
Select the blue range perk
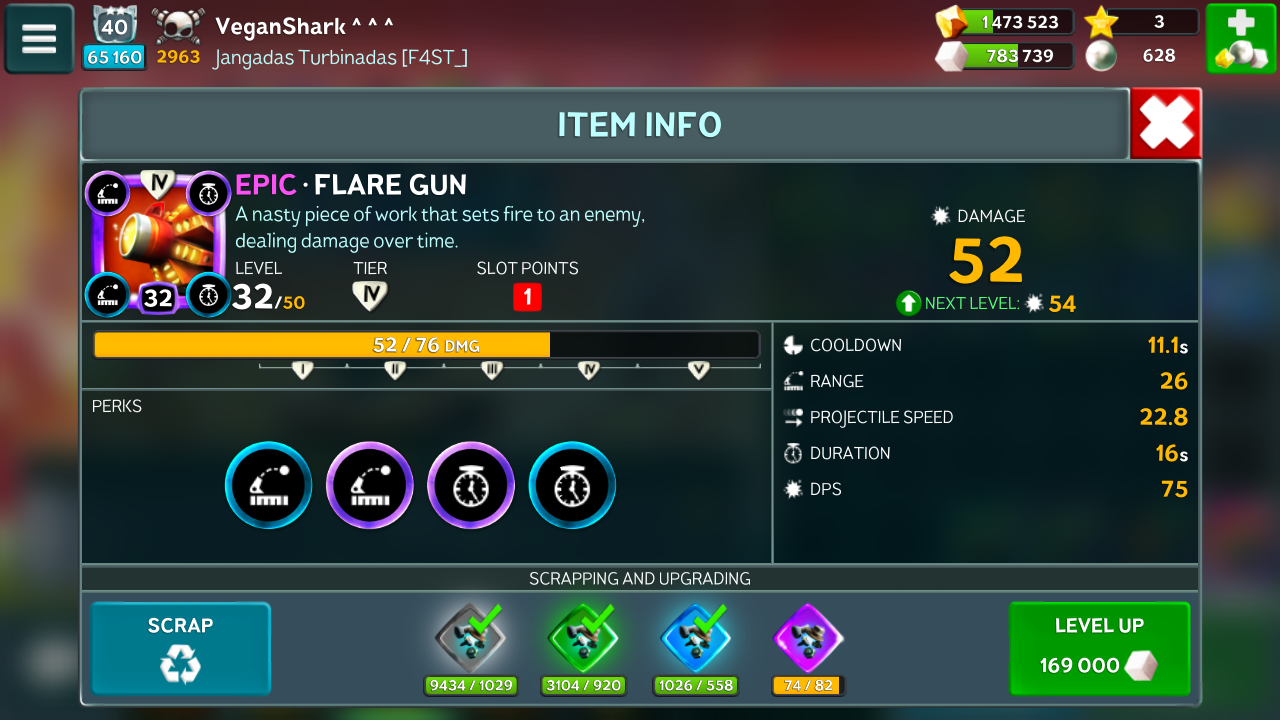[269, 485]
